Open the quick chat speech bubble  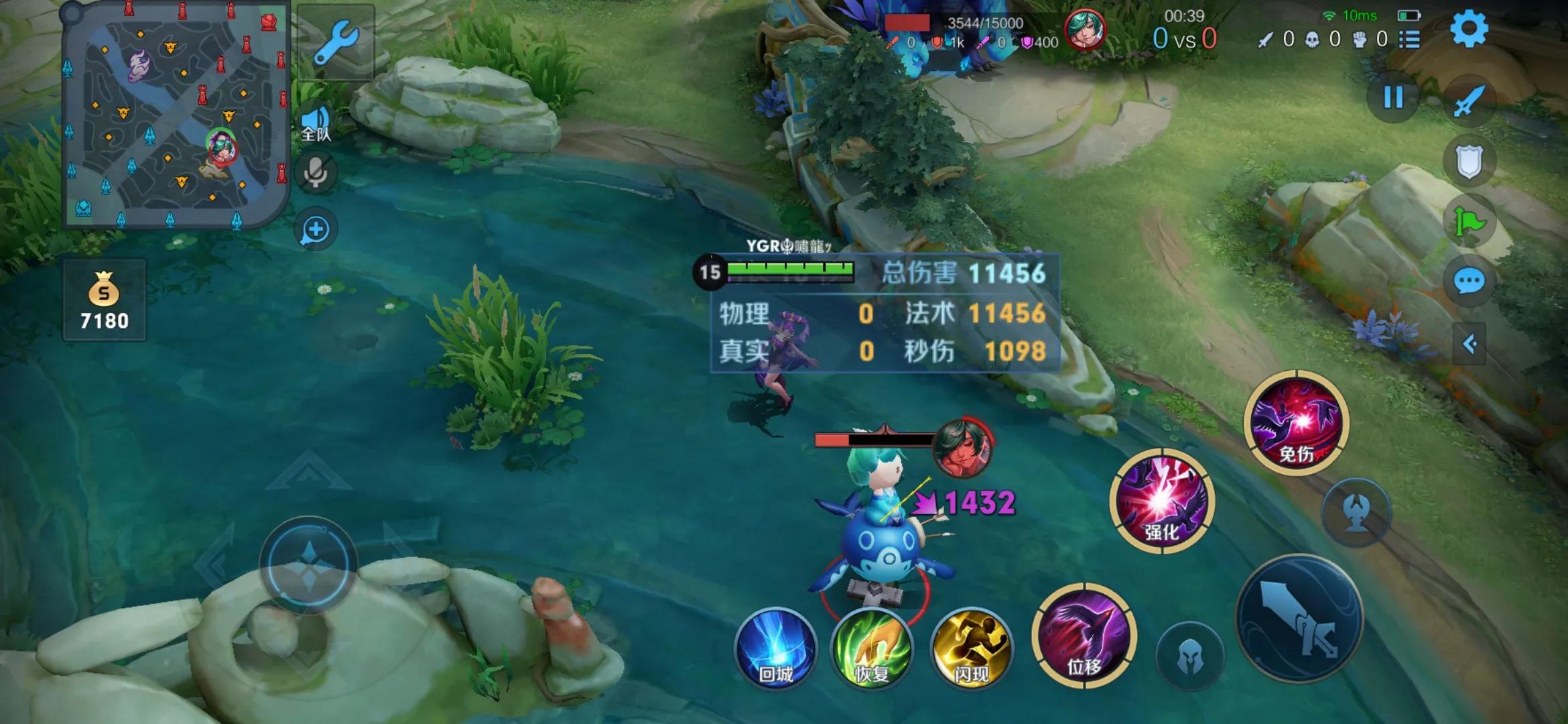[x=1469, y=282]
